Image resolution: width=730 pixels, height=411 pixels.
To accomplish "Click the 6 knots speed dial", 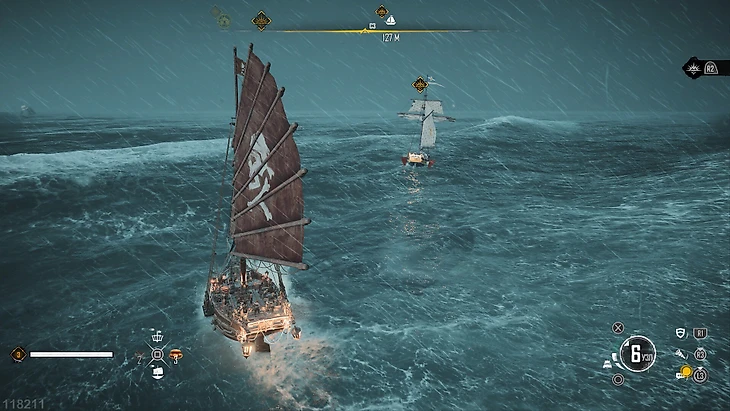I will 636,353.
